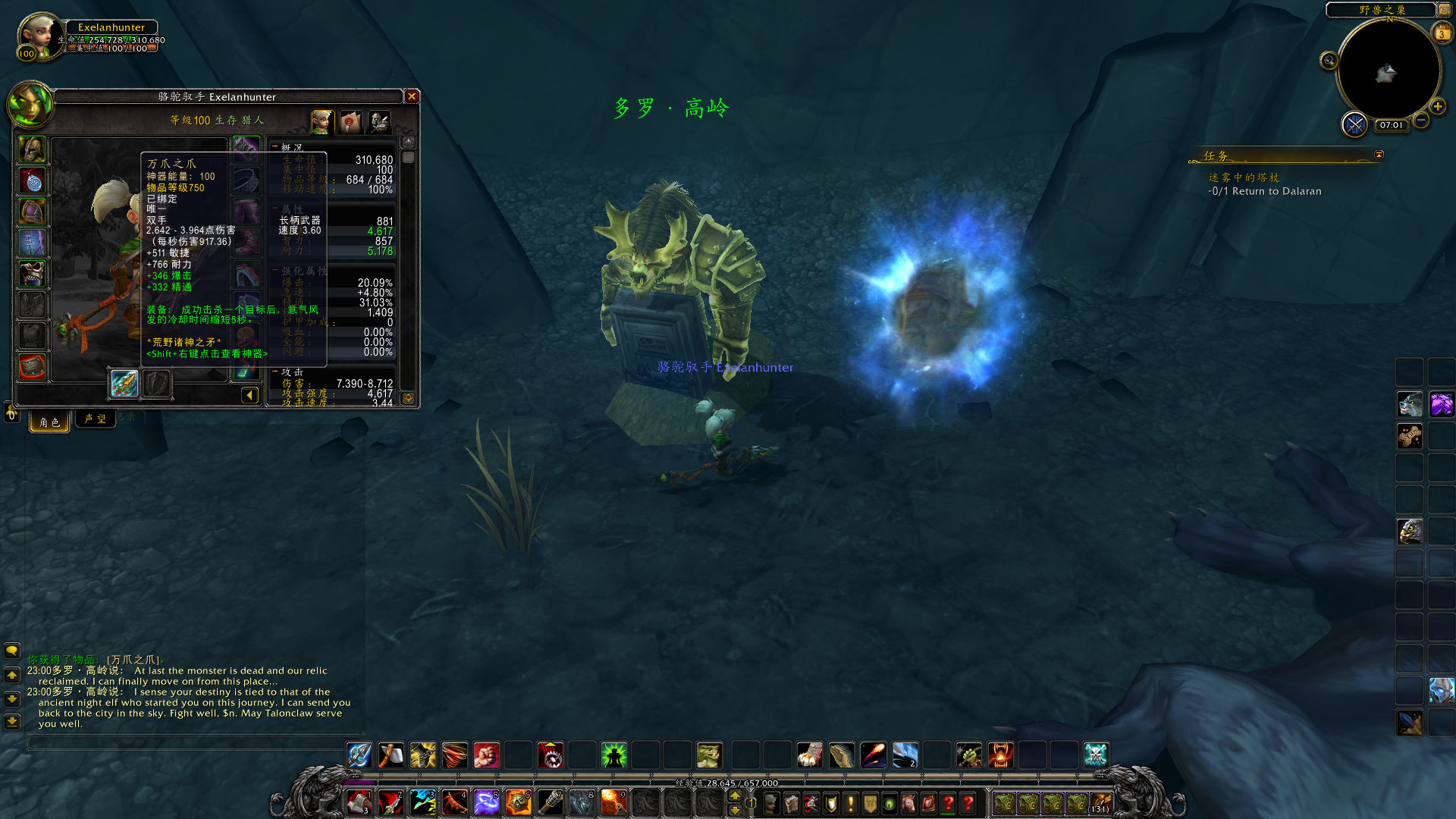Collapse the stats pane with the arrow button
This screenshot has height=819, width=1456.
tap(249, 395)
